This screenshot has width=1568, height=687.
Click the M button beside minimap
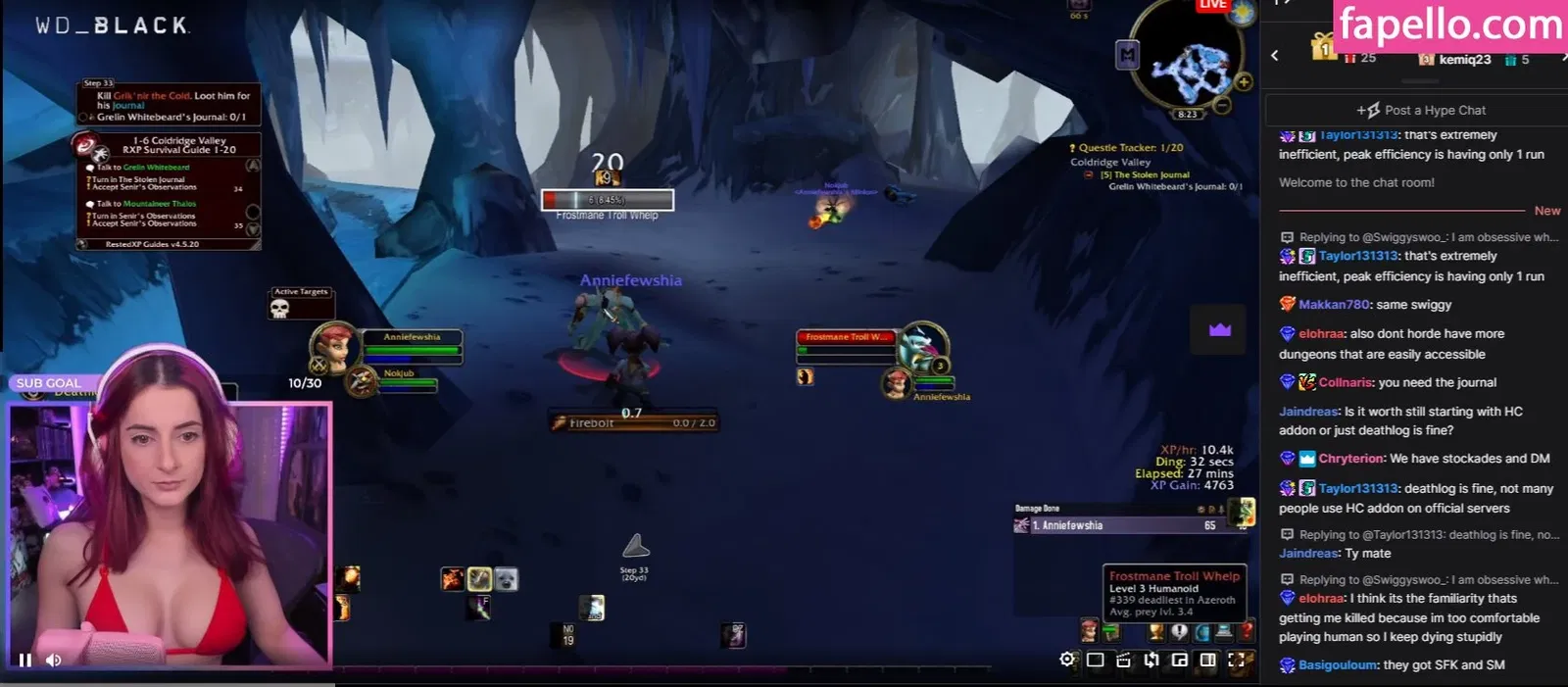click(x=1128, y=55)
